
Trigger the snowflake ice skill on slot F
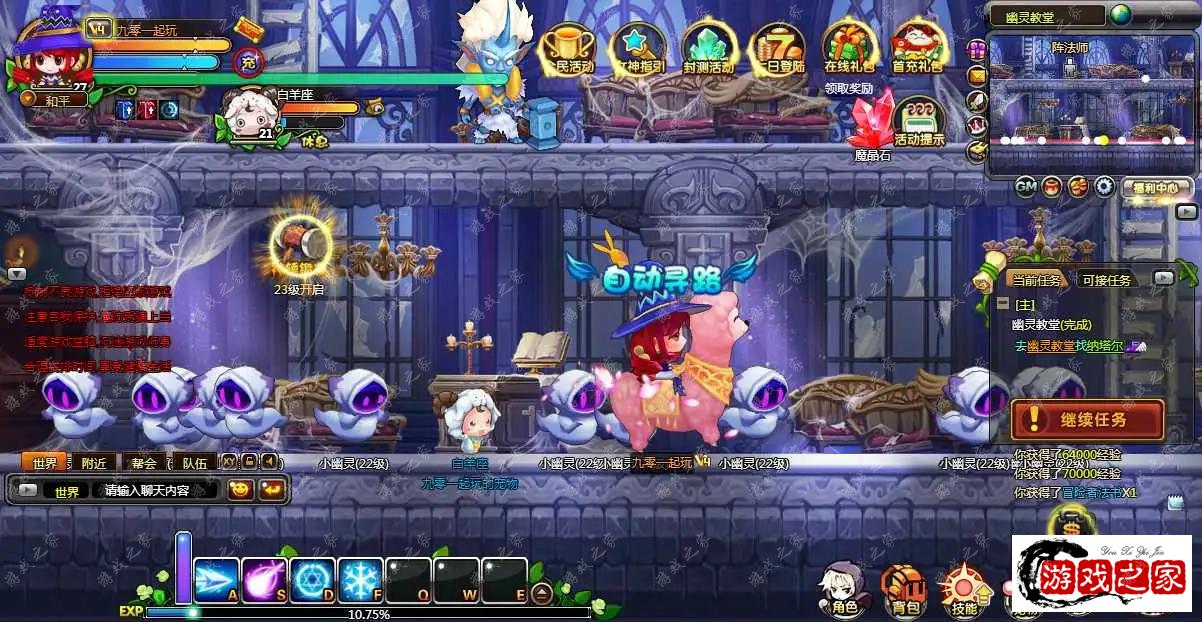(360, 580)
